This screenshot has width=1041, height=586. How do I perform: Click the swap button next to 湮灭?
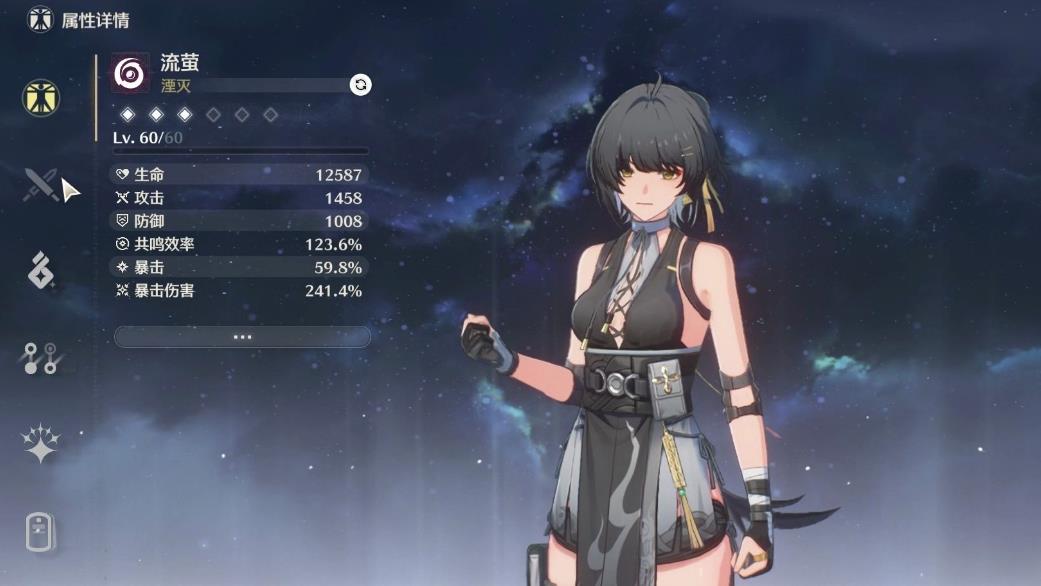360,85
